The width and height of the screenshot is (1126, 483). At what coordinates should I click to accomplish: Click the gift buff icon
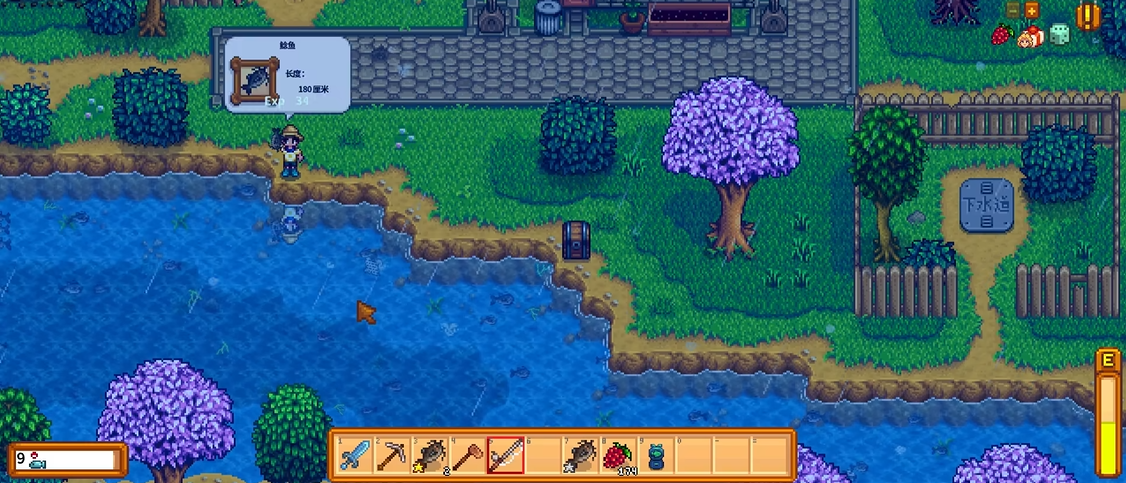coord(1029,37)
